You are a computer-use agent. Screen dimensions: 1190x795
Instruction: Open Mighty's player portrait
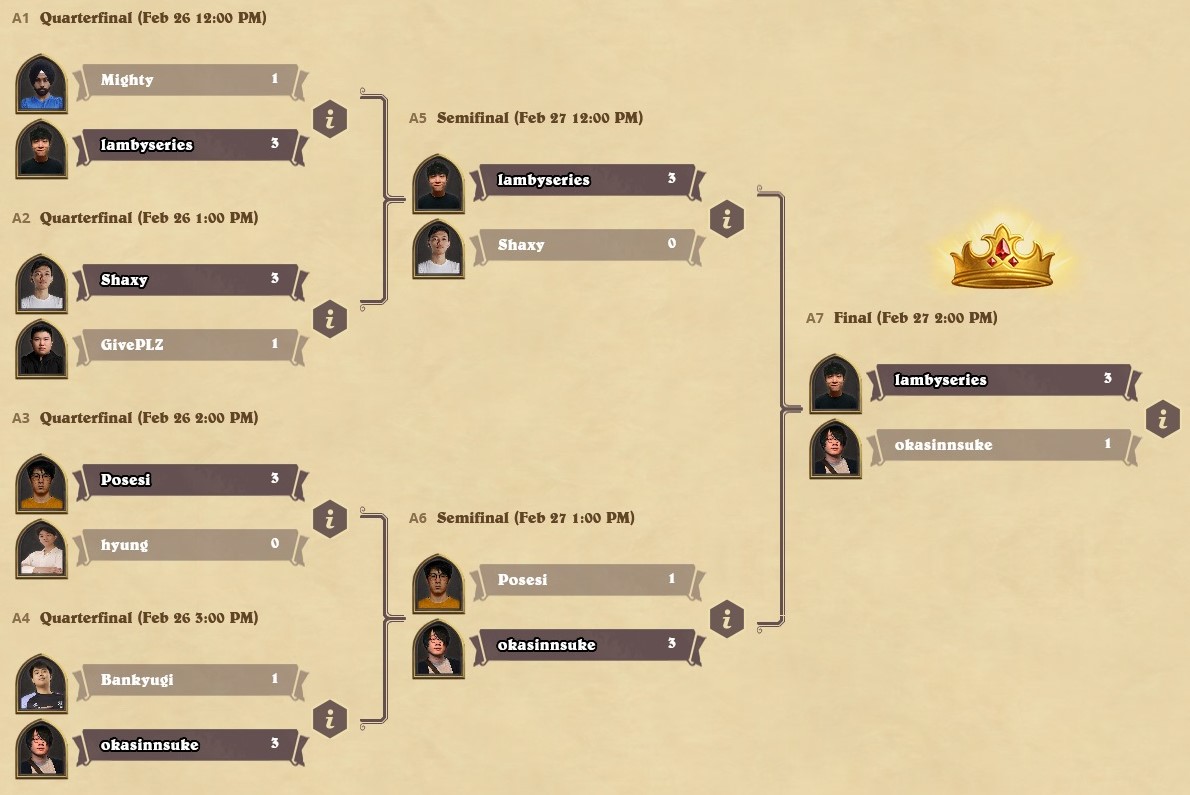[x=42, y=84]
